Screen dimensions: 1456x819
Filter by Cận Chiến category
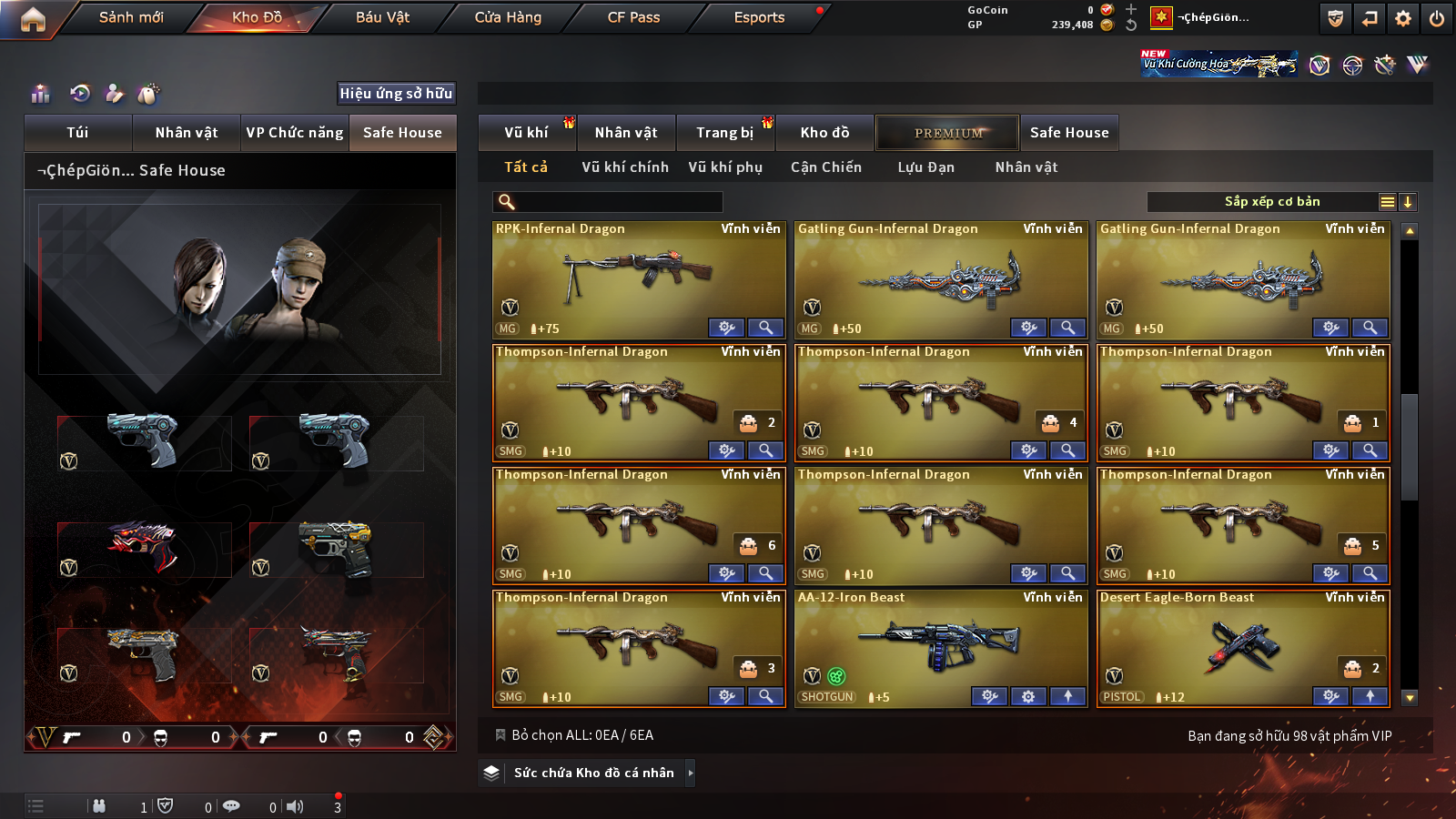(825, 167)
